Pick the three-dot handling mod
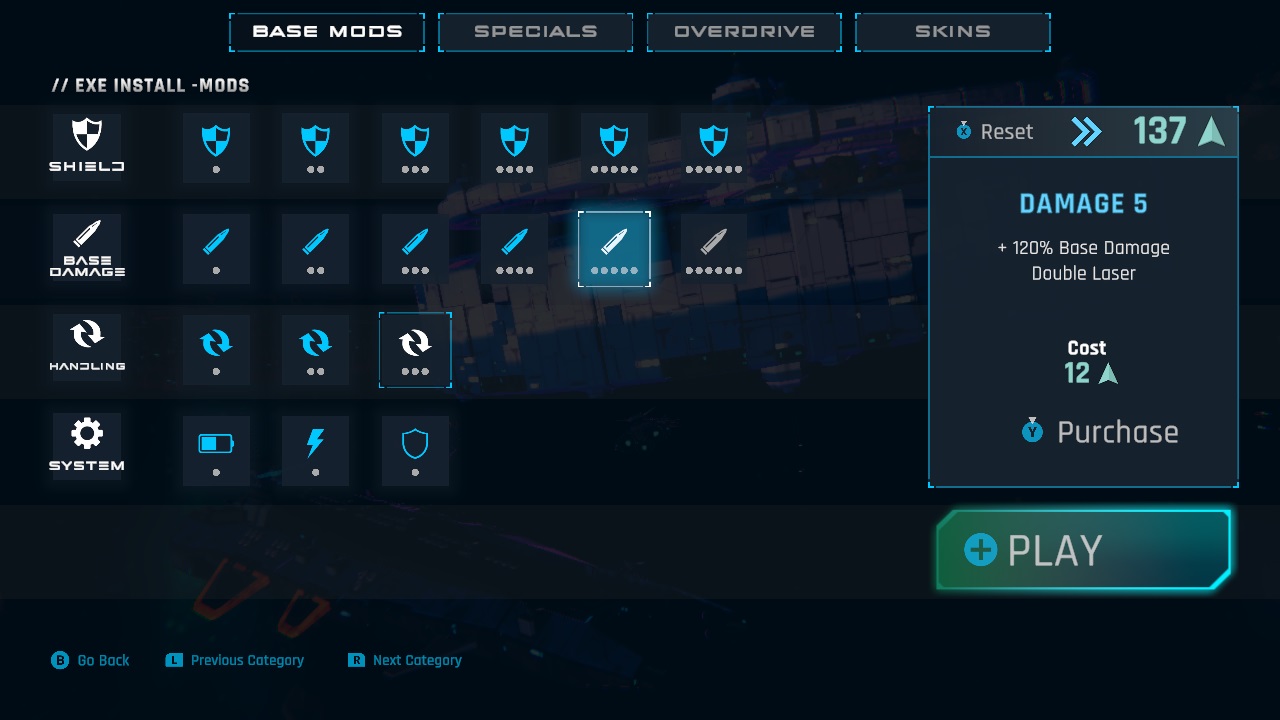Image resolution: width=1280 pixels, height=720 pixels. (415, 349)
